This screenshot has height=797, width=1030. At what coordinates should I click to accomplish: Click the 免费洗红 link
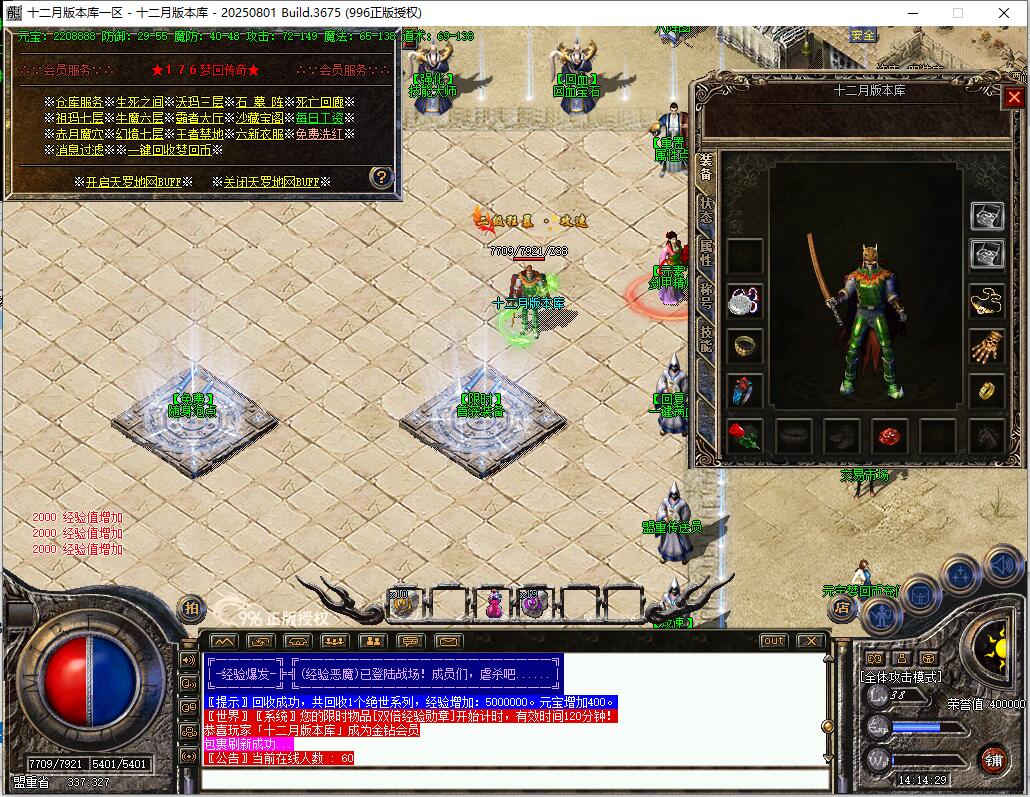point(318,134)
